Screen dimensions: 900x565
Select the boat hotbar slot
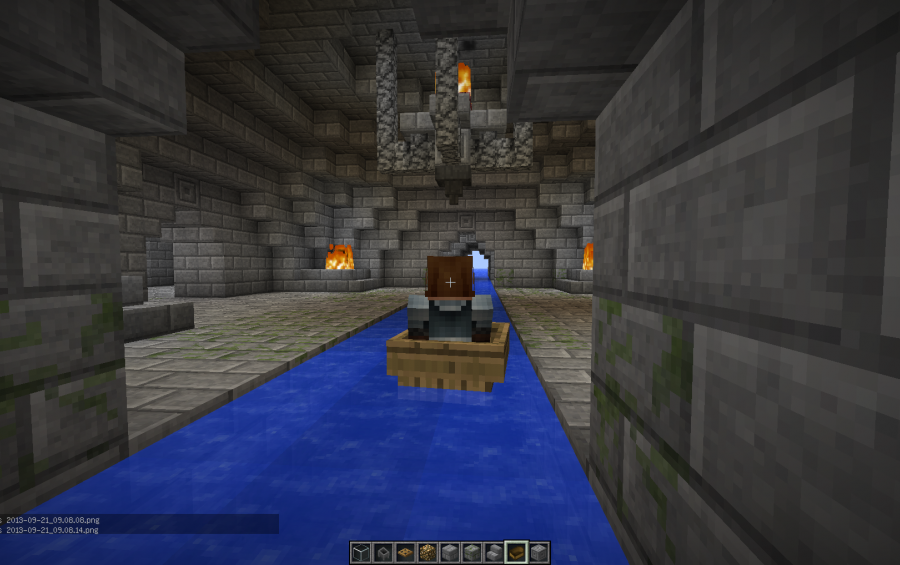point(516,552)
